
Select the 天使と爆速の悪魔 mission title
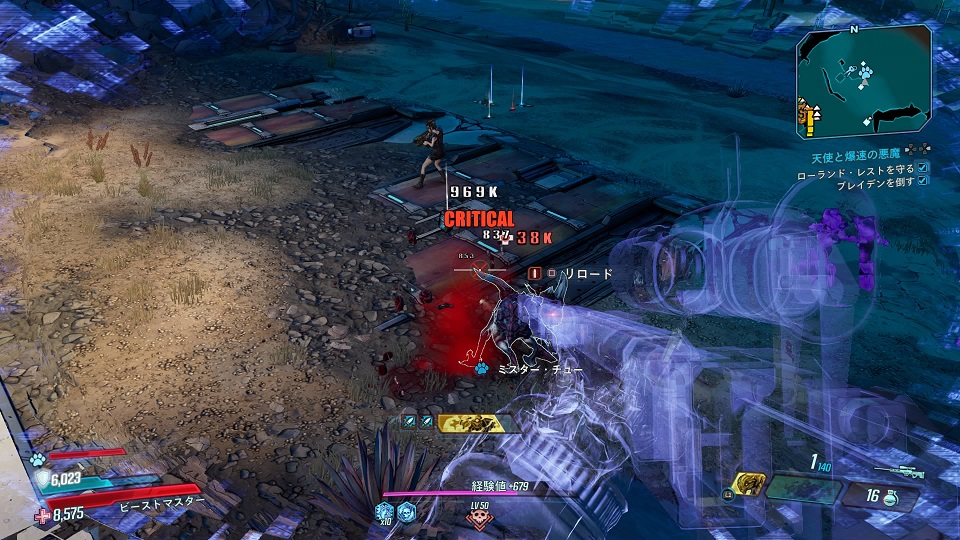[x=857, y=157]
